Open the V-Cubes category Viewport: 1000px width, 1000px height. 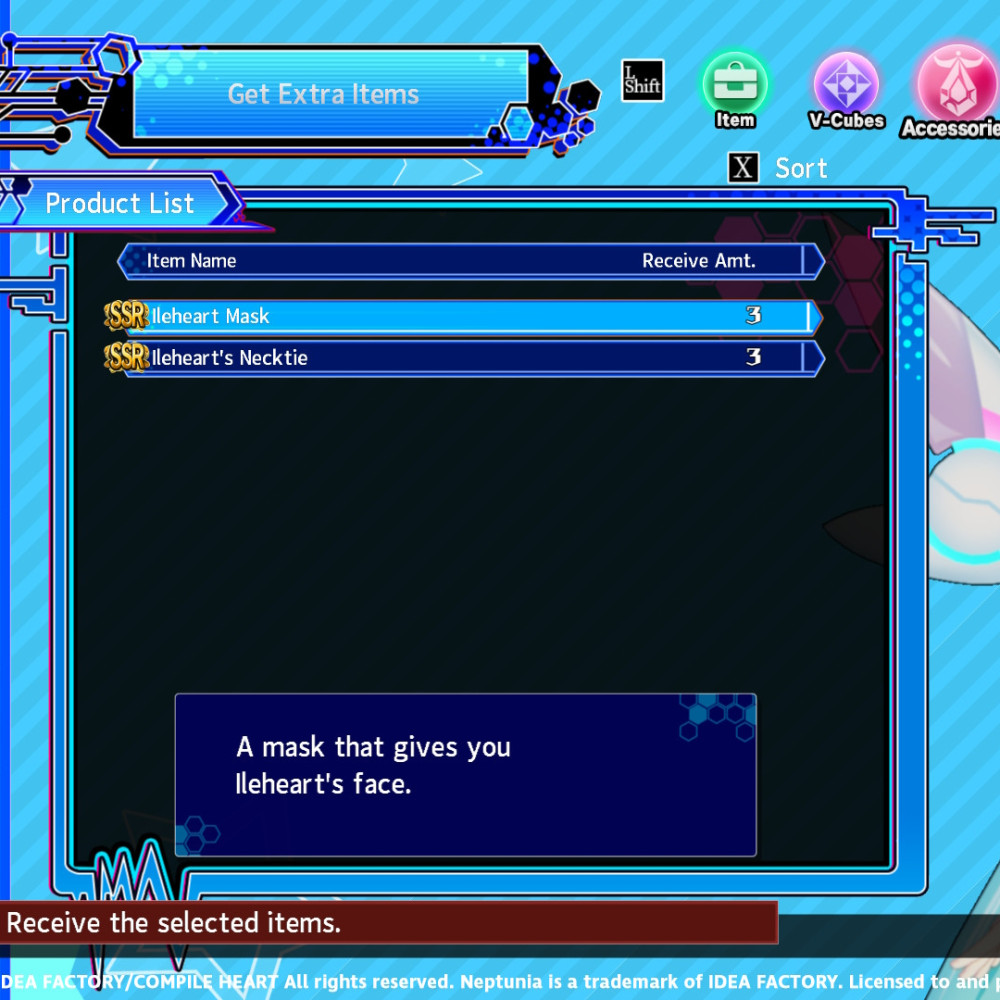pos(846,87)
